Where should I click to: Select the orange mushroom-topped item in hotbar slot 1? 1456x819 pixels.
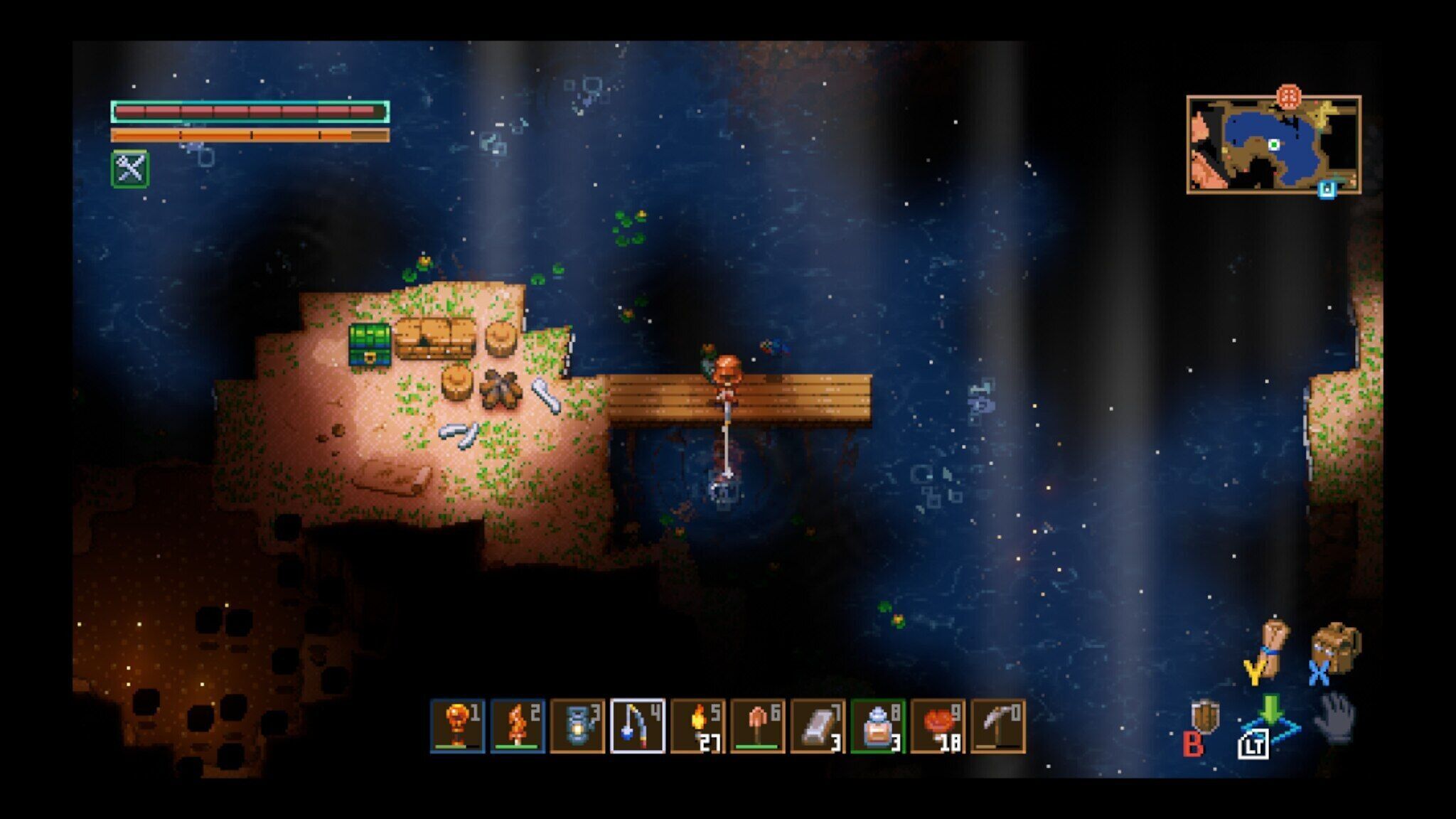coord(457,725)
